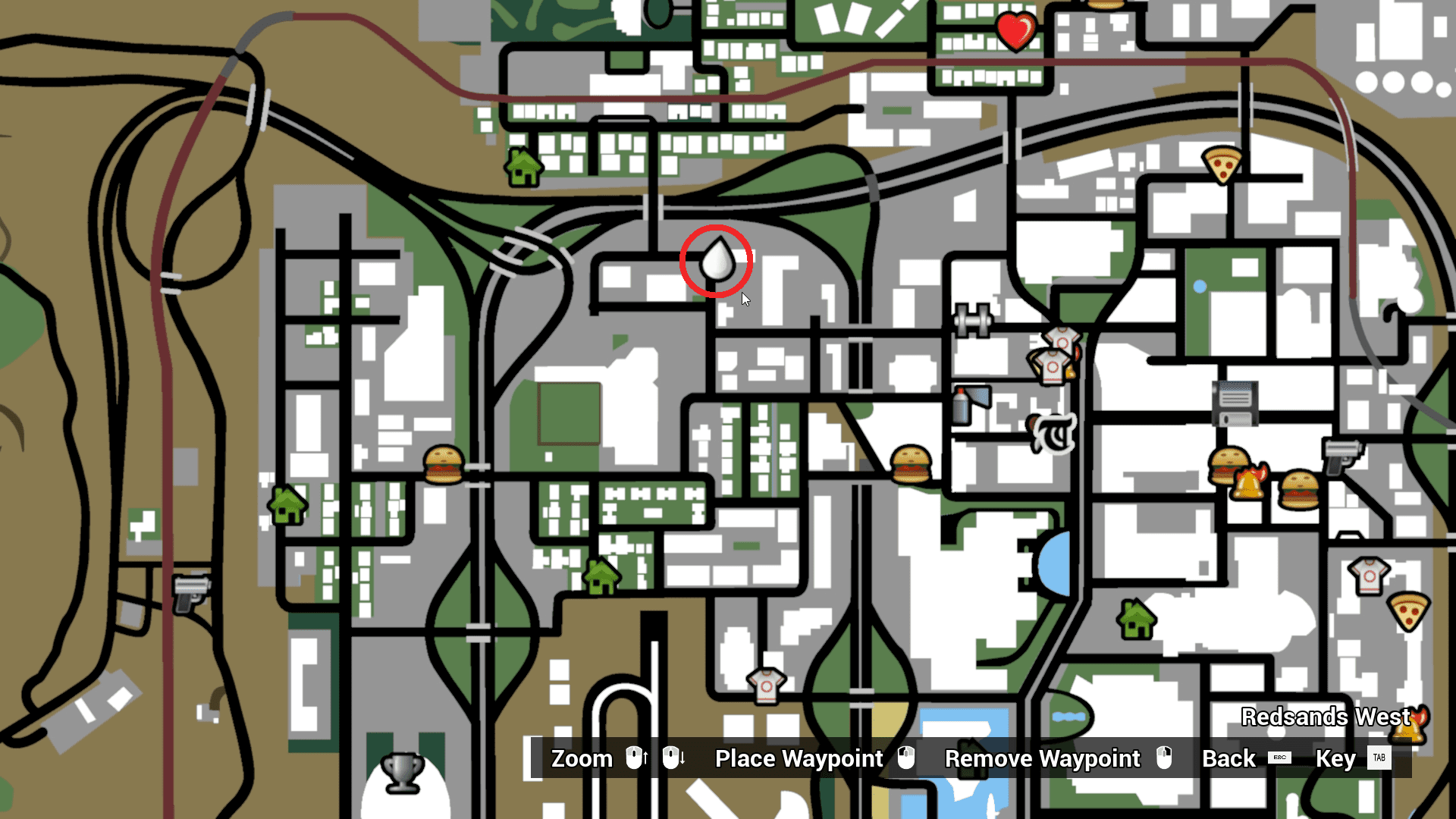Open the Key legend via the Key option
This screenshot has width=1456, height=819.
pyautogui.click(x=1337, y=758)
